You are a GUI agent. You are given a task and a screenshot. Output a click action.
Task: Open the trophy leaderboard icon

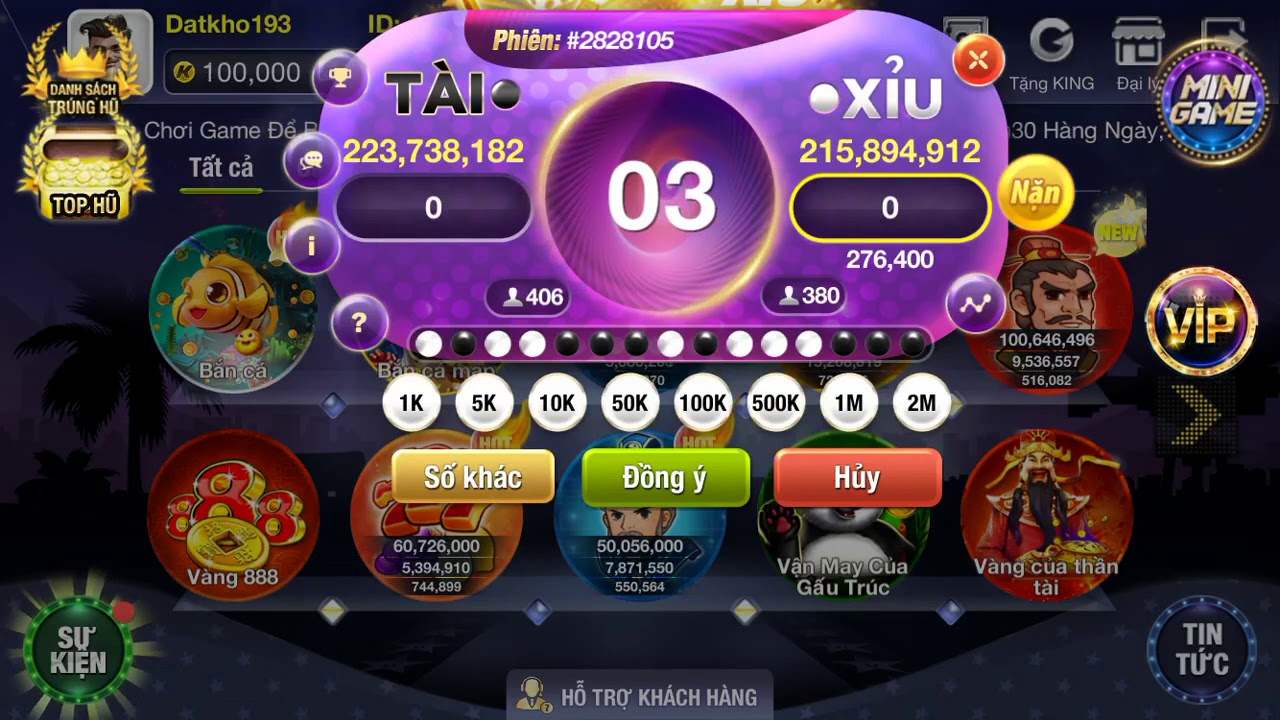(340, 77)
